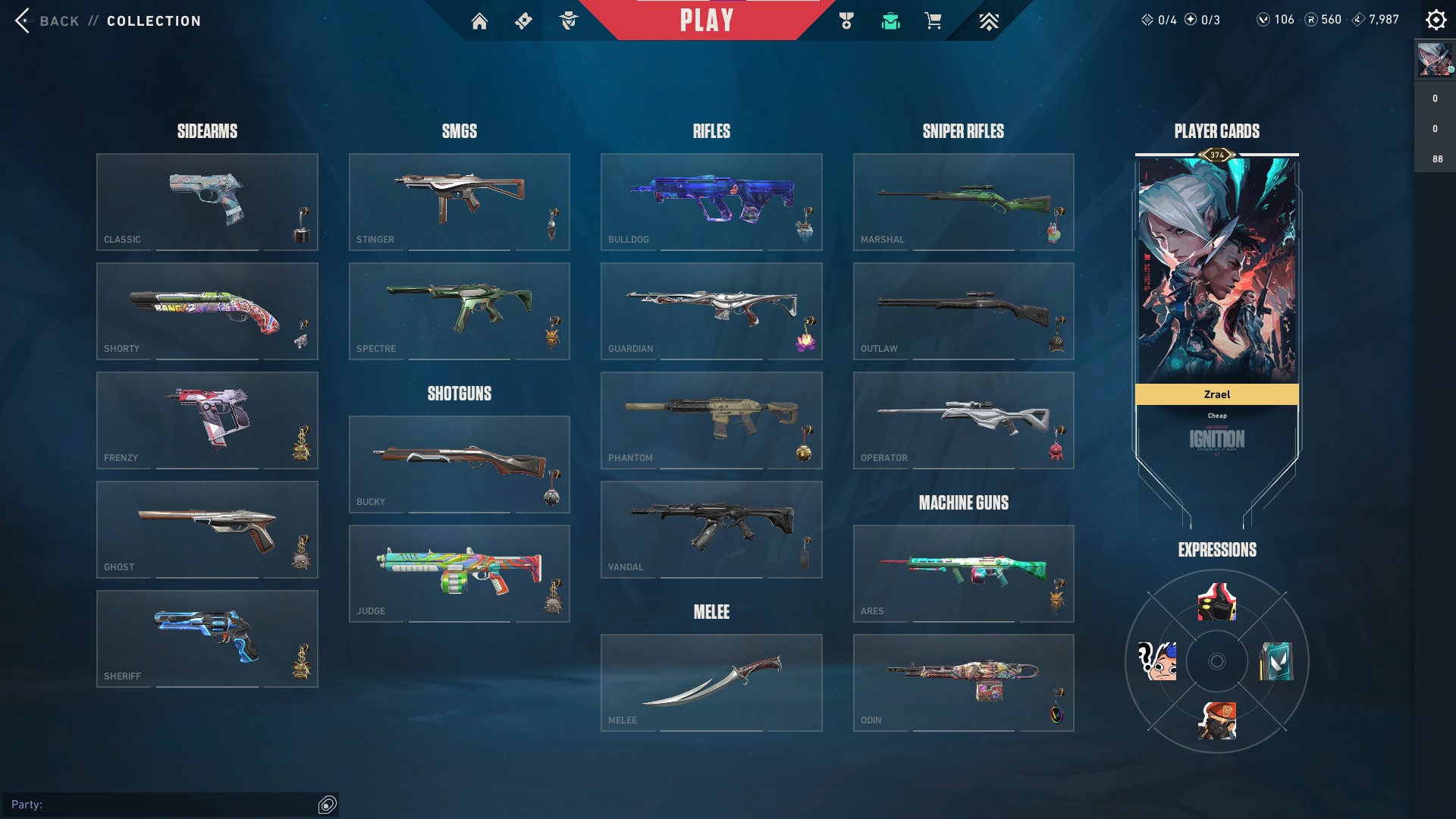Select the Phantom rifle slot
The height and width of the screenshot is (819, 1456).
[x=711, y=420]
